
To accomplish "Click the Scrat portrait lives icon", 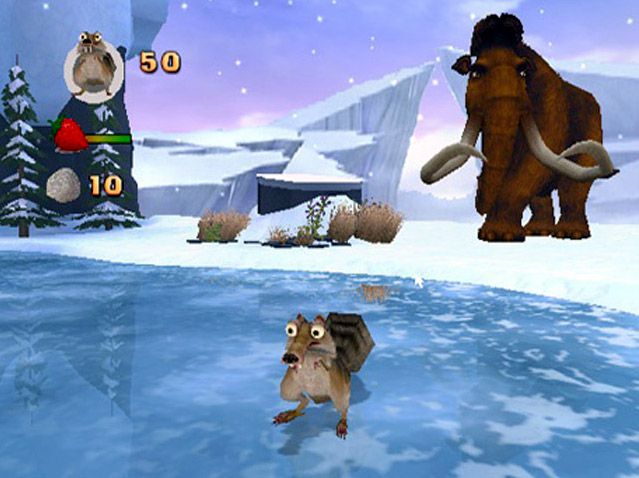I will (93, 63).
